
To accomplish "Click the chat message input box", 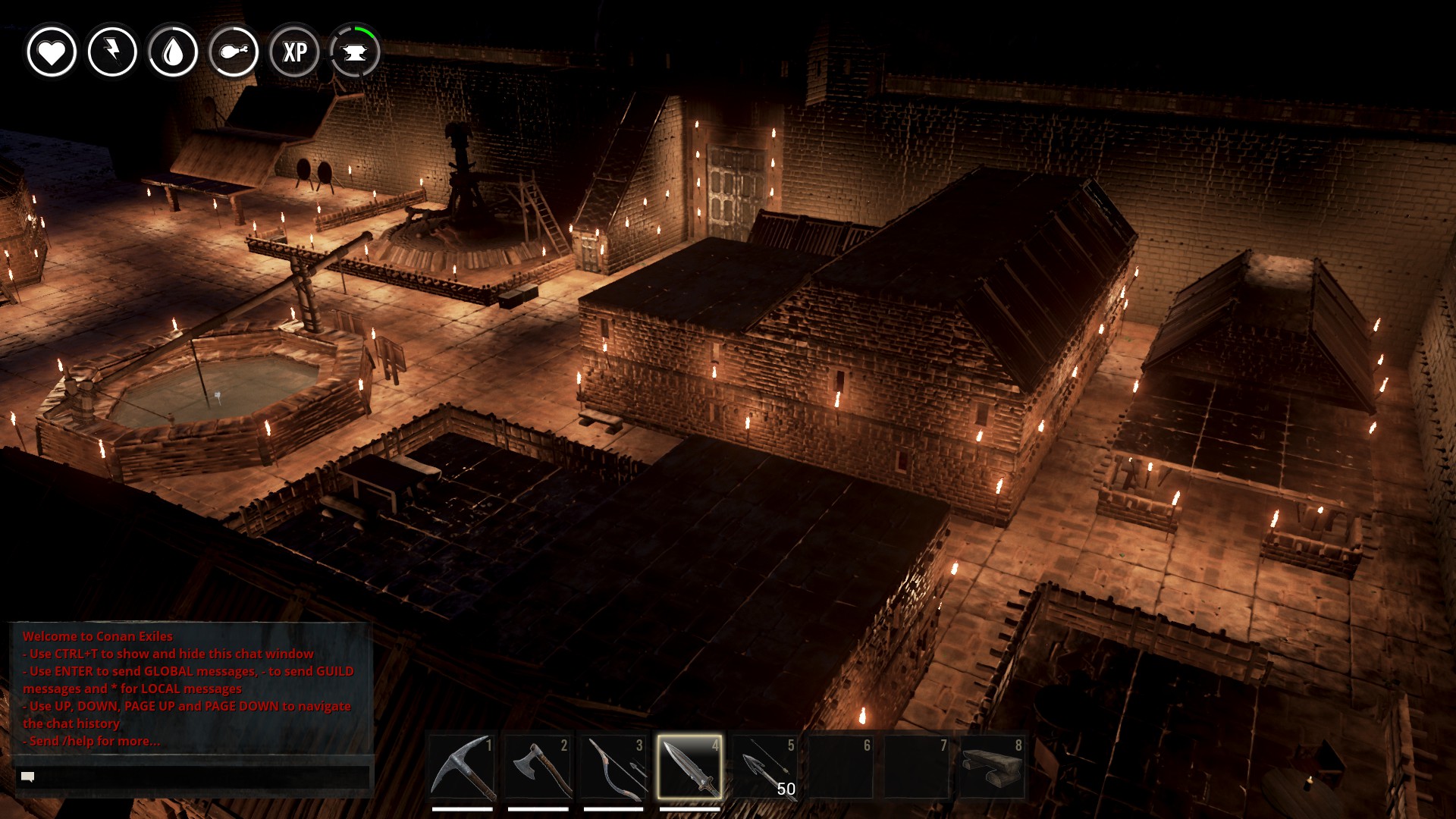I will [x=193, y=777].
